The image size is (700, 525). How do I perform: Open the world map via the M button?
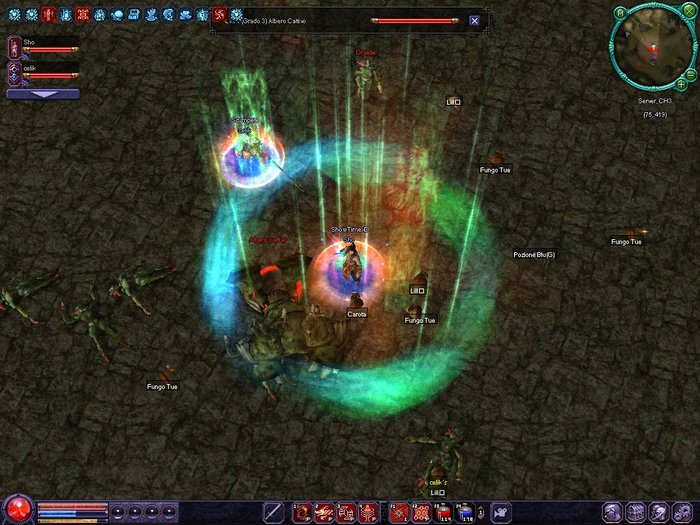(620, 13)
